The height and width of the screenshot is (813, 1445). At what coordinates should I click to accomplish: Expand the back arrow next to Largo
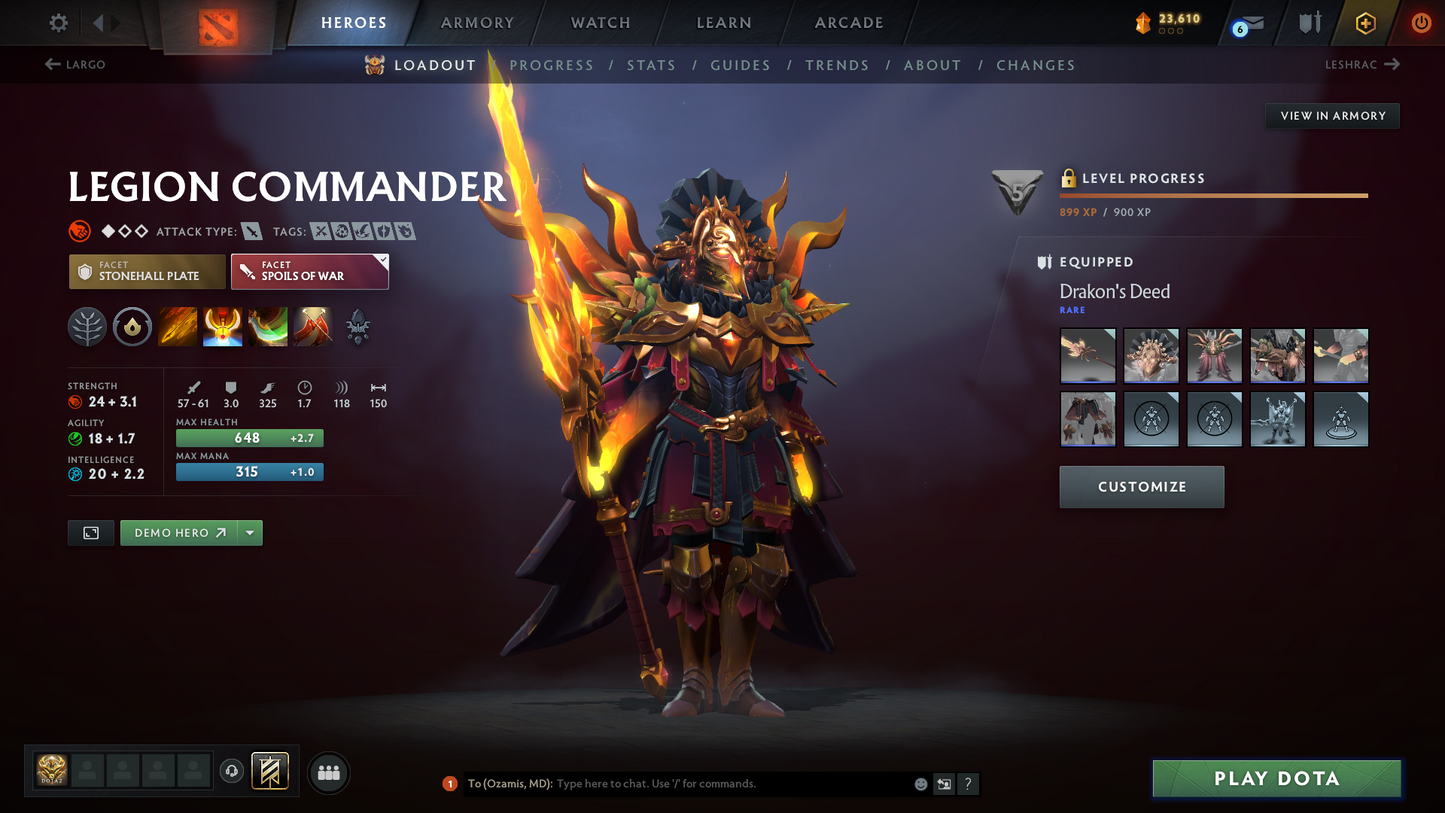pos(50,64)
